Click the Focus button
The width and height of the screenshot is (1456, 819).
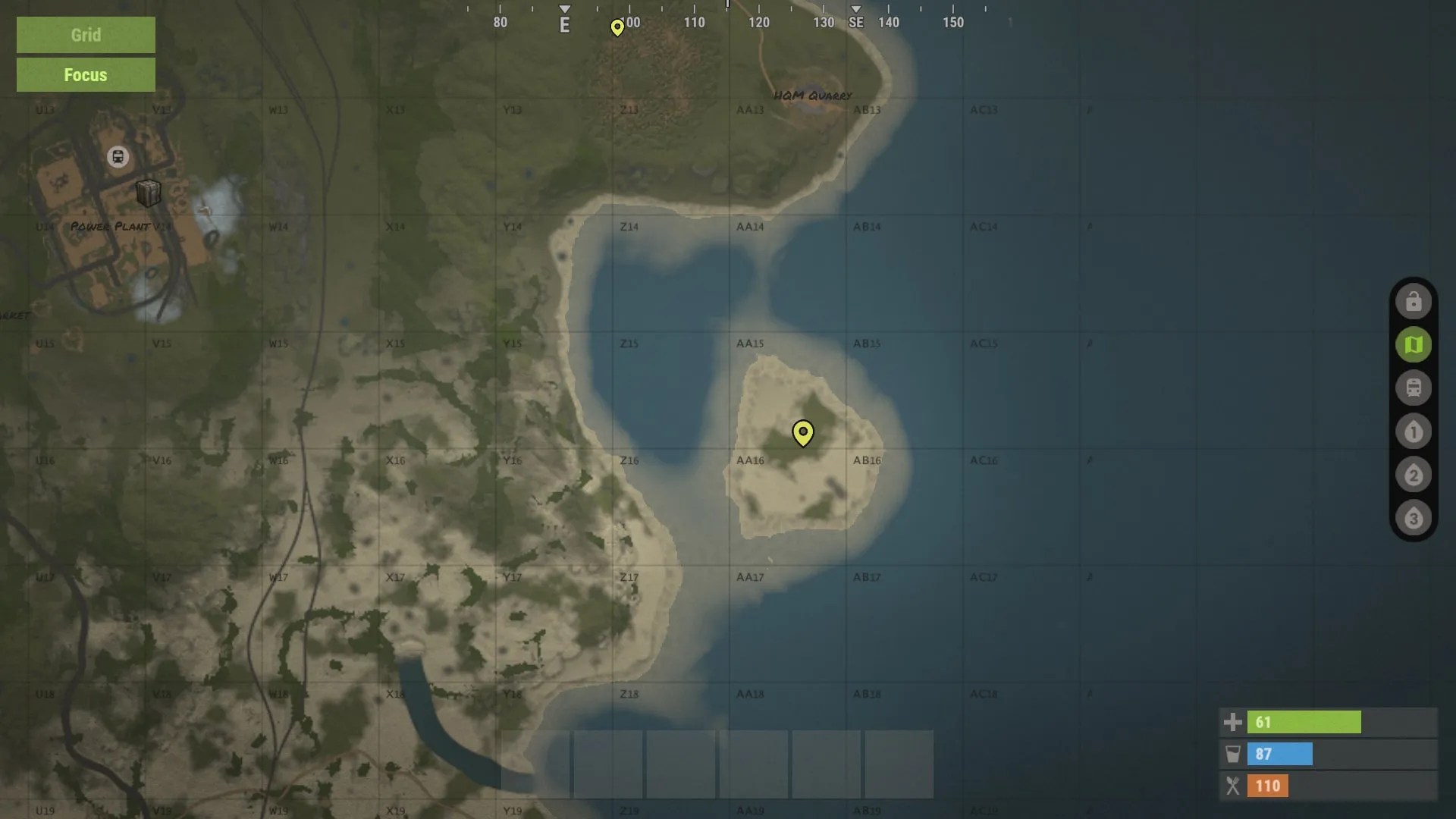coord(85,74)
